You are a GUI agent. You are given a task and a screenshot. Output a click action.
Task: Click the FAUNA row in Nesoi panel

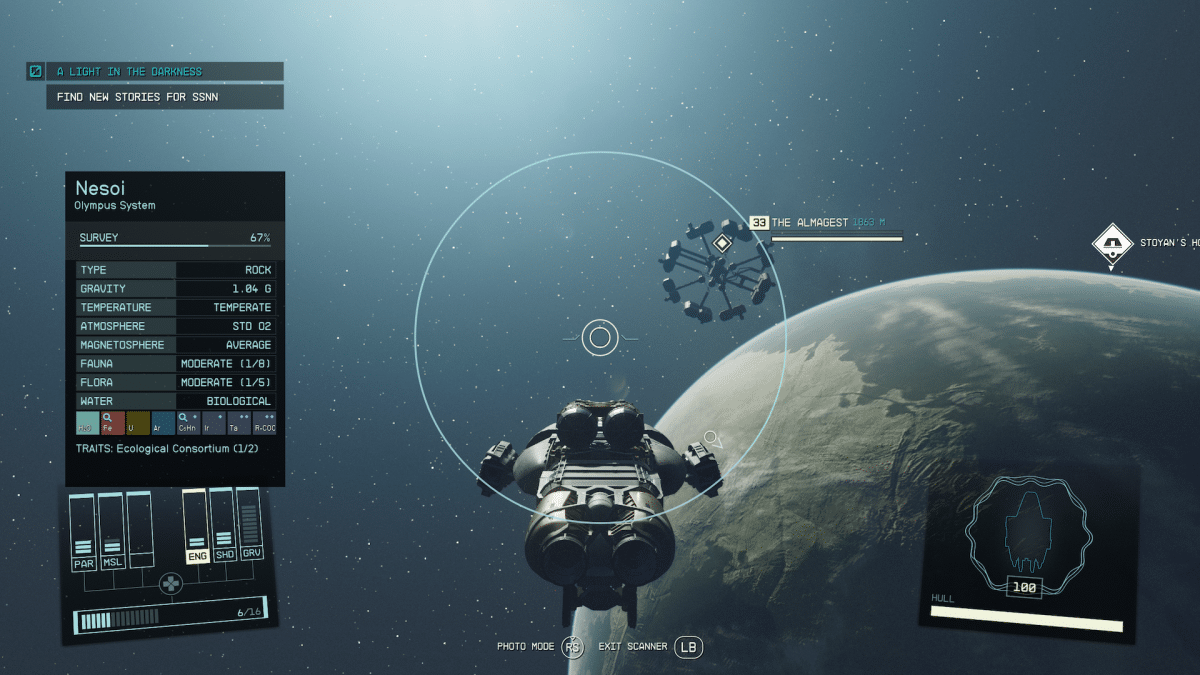176,364
